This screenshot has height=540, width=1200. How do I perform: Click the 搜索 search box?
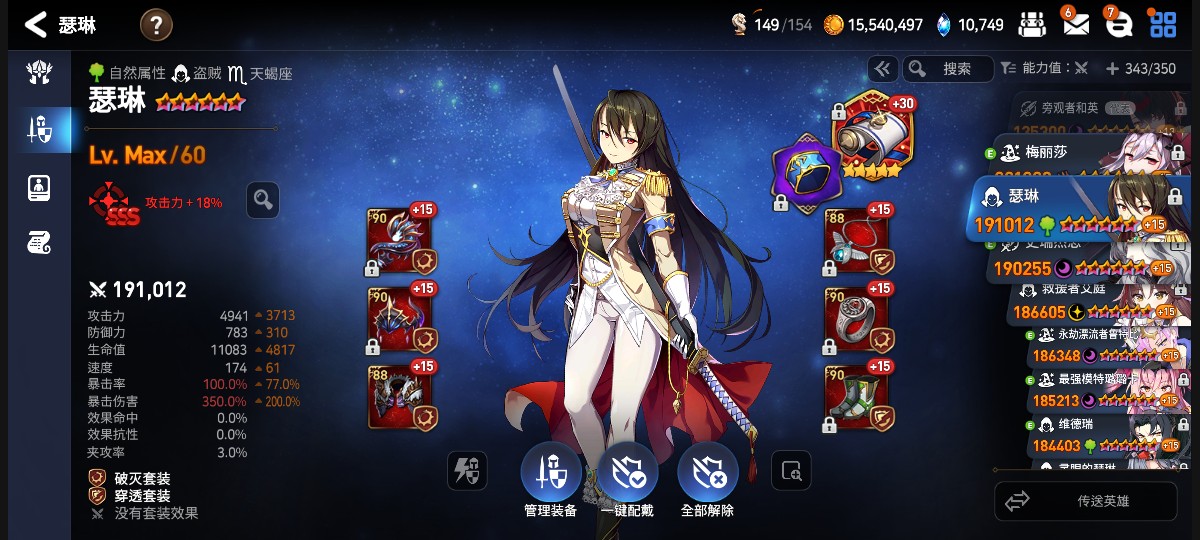[x=947, y=68]
